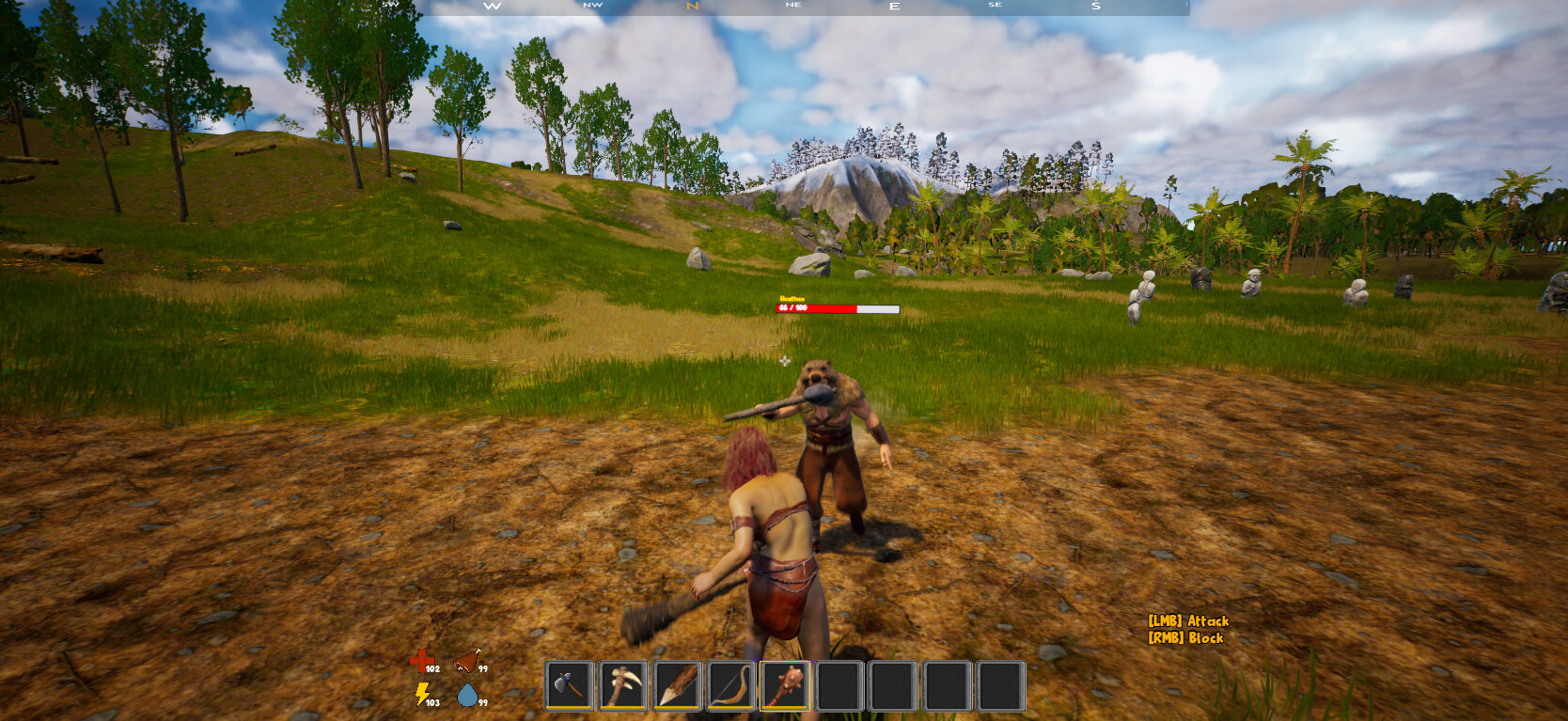Select the bow icon in the hotbar
Screen dimensions: 1568x721
point(729,687)
